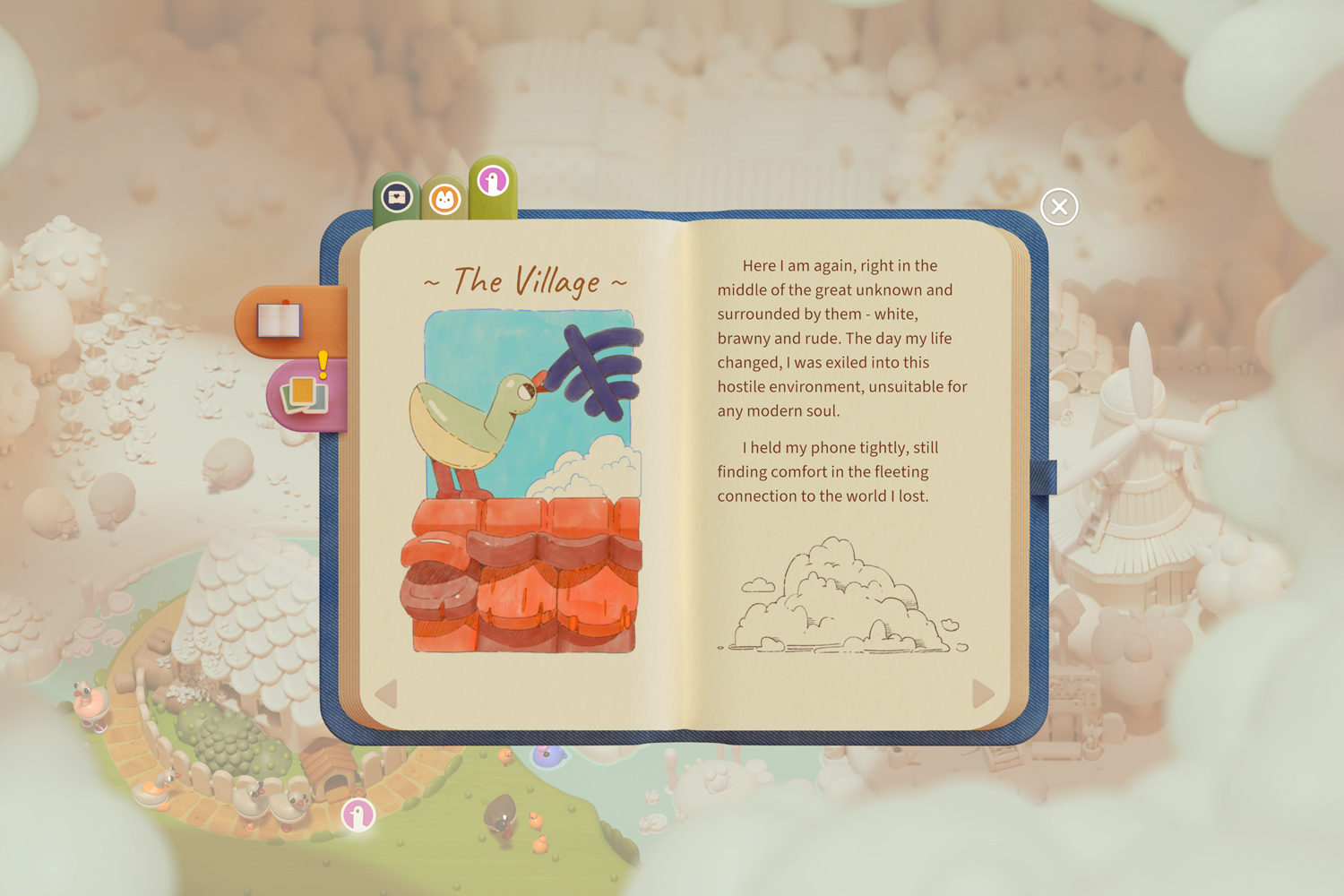Select the dark green picture tab
Viewport: 1344px width, 896px height.
(x=397, y=197)
